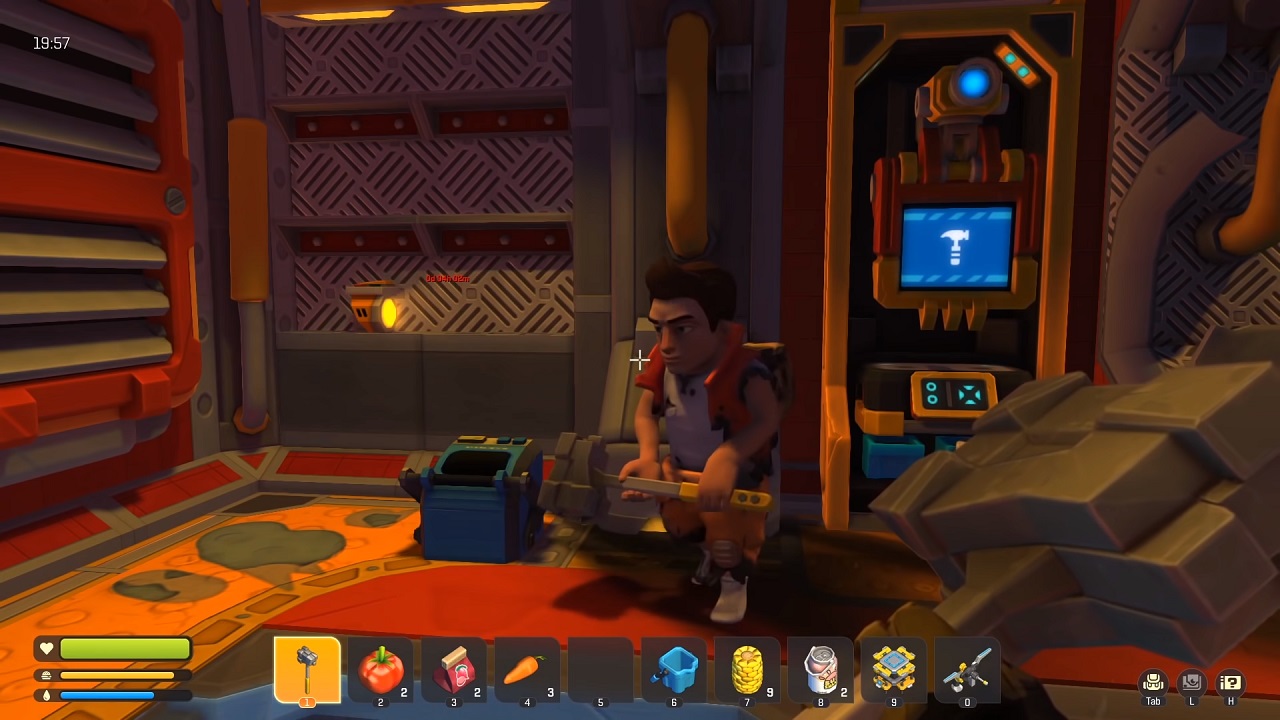Select the tomato hotbar slot
This screenshot has height=720, width=1280.
click(380, 669)
